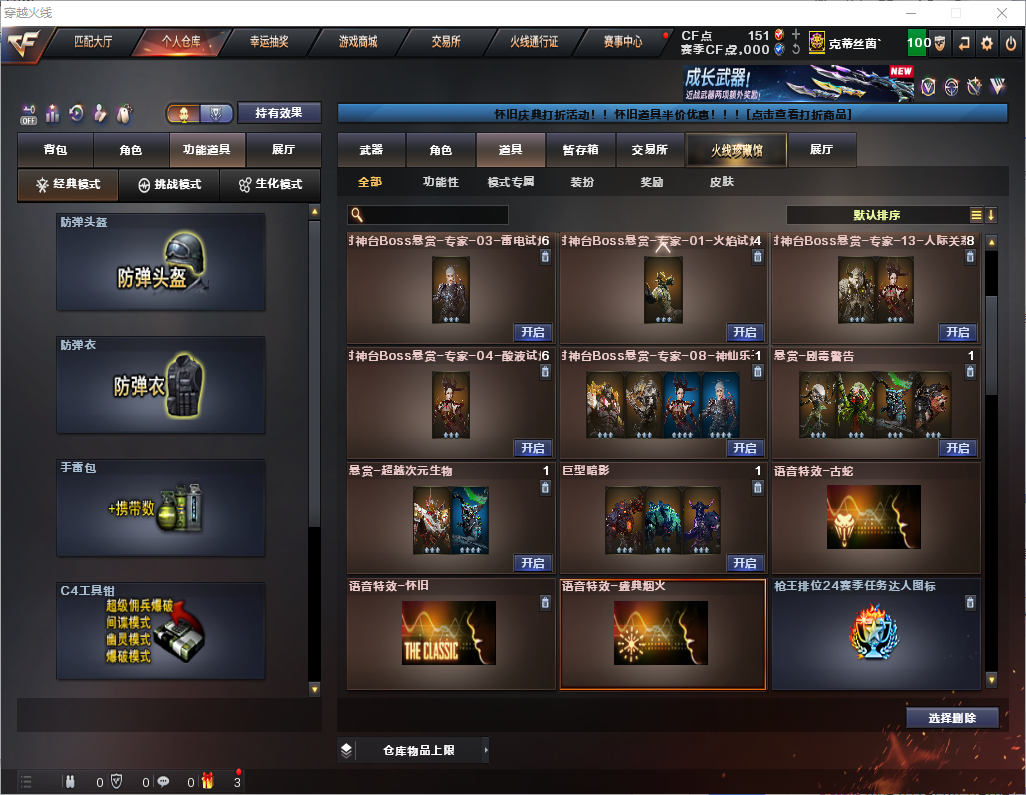This screenshot has width=1026, height=795.
Task: Open the settings gear icon
Action: [x=987, y=43]
